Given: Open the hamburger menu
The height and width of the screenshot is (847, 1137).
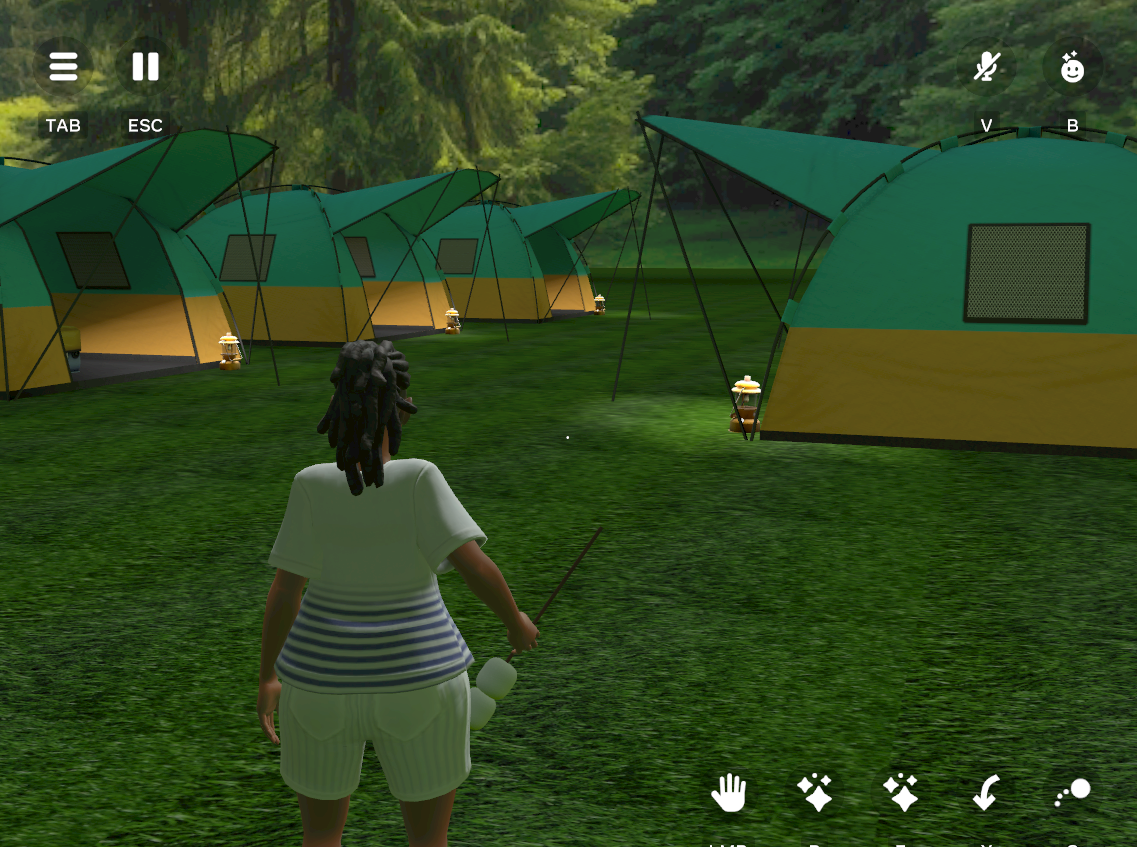Looking at the screenshot, I should 63,67.
